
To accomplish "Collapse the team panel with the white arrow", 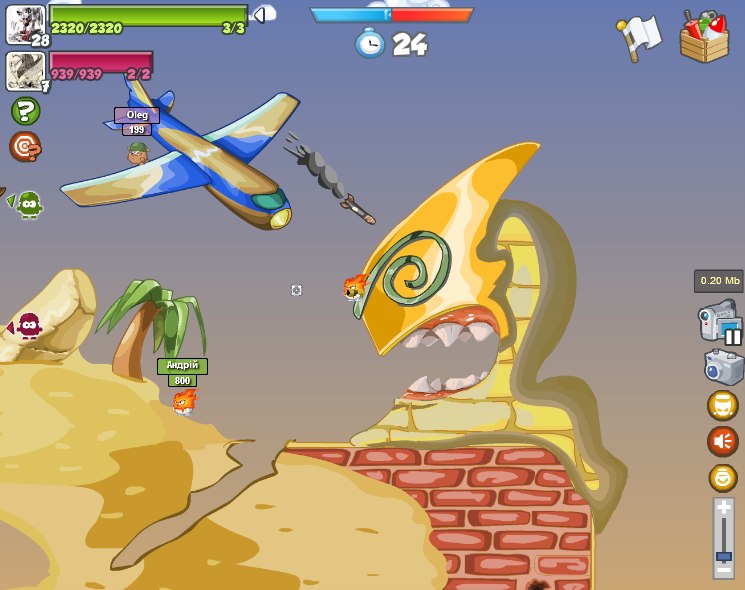I will [x=264, y=14].
